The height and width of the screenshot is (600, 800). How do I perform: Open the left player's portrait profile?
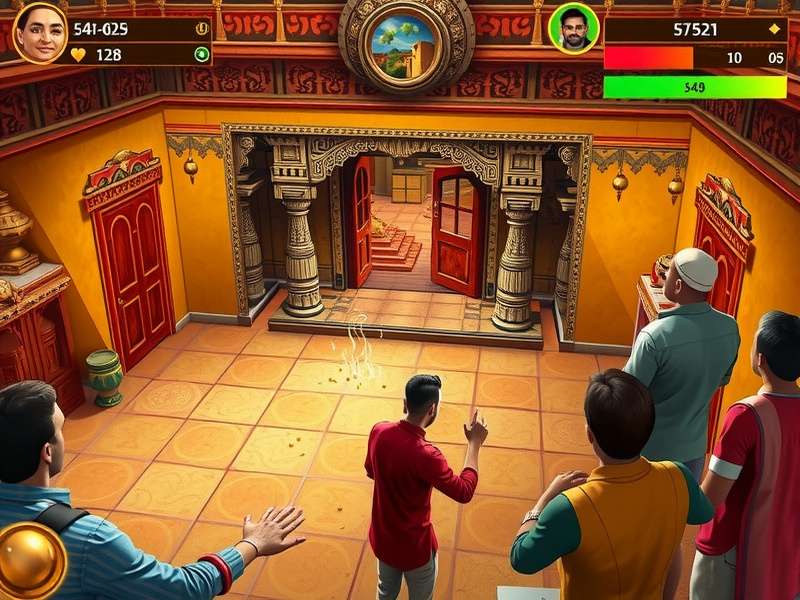click(x=40, y=32)
